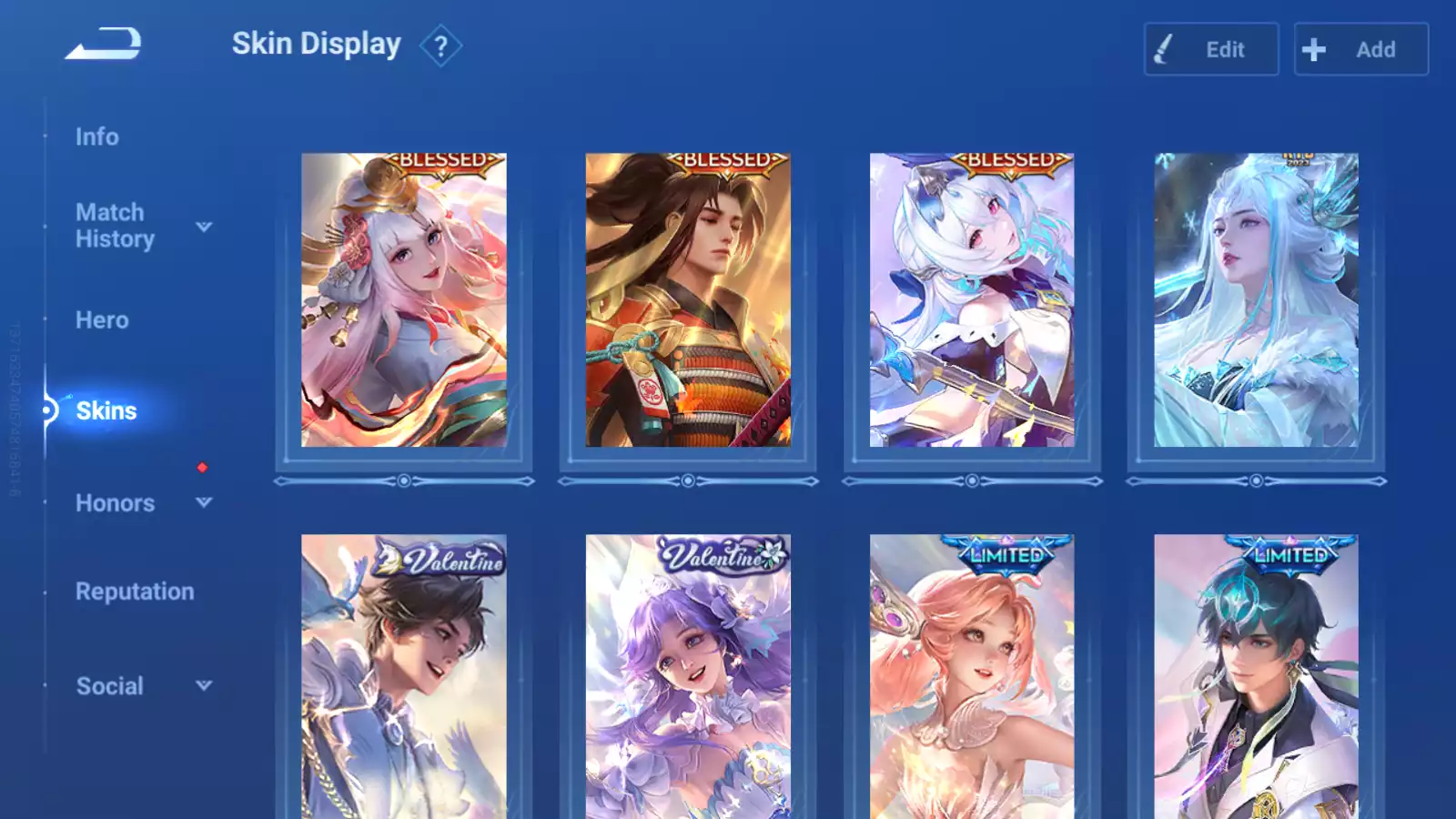Choose the Blessed pink-haired girl skin card
The height and width of the screenshot is (819, 1456).
[404, 300]
